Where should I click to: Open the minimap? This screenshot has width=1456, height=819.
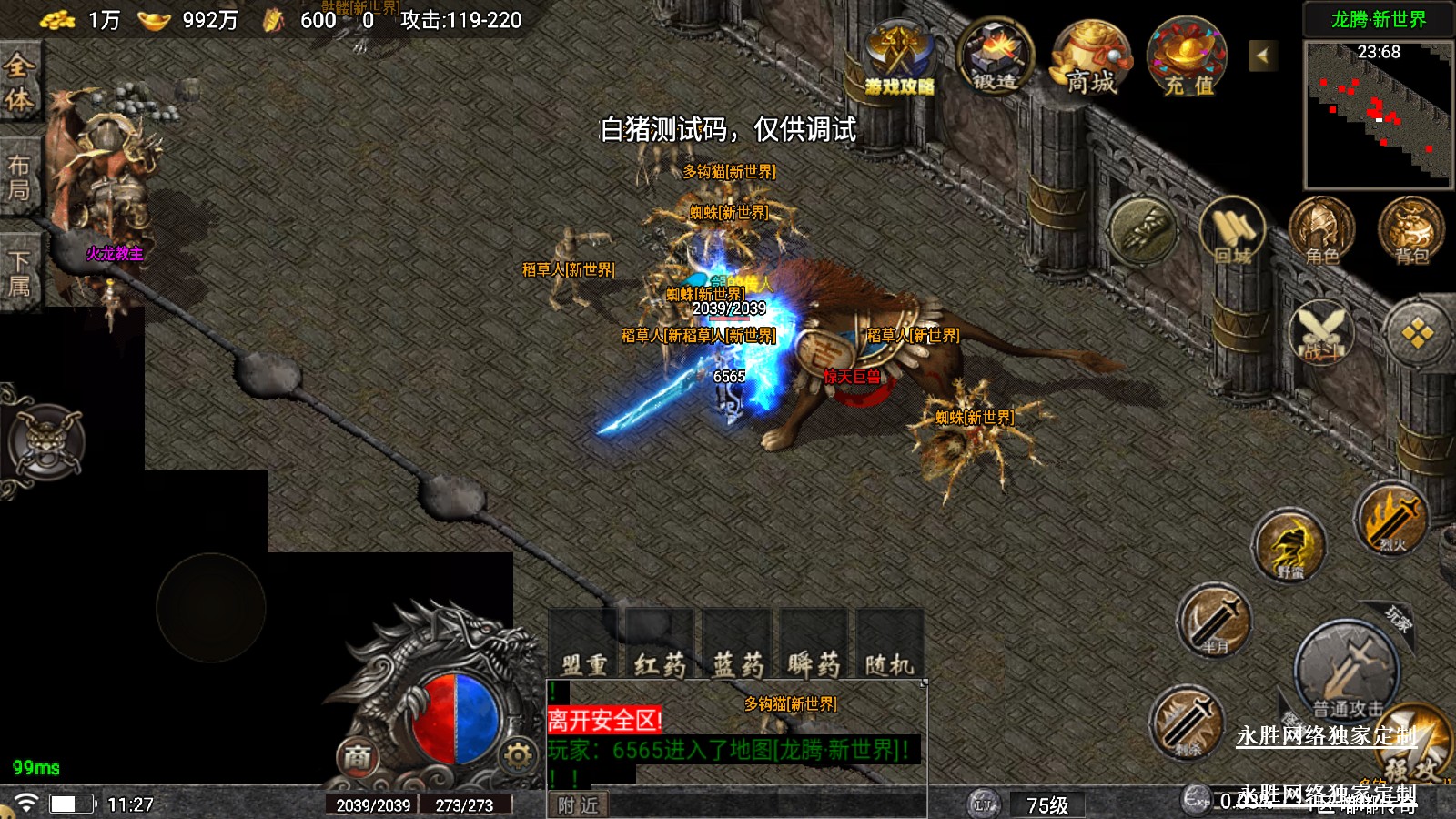(x=1378, y=115)
